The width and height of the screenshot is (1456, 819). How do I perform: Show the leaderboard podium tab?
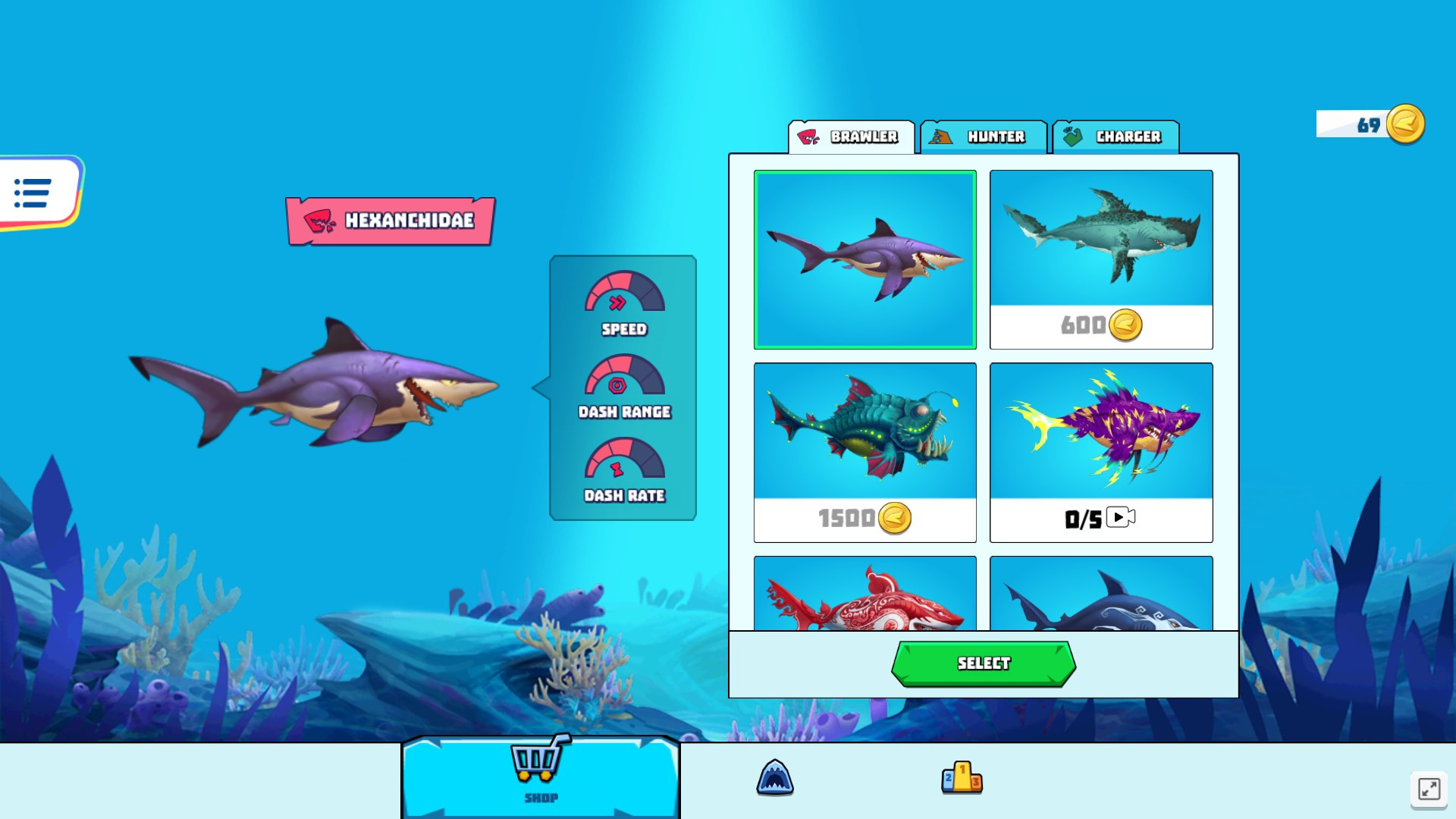(962, 778)
